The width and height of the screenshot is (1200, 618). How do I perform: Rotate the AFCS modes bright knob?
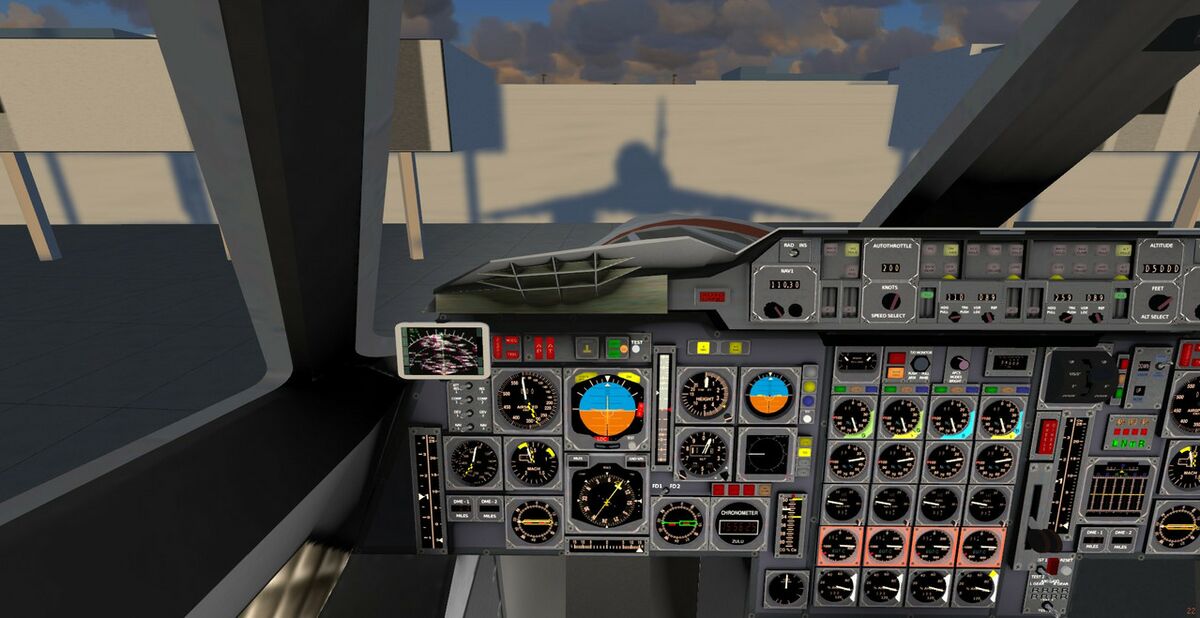pyautogui.click(x=959, y=364)
